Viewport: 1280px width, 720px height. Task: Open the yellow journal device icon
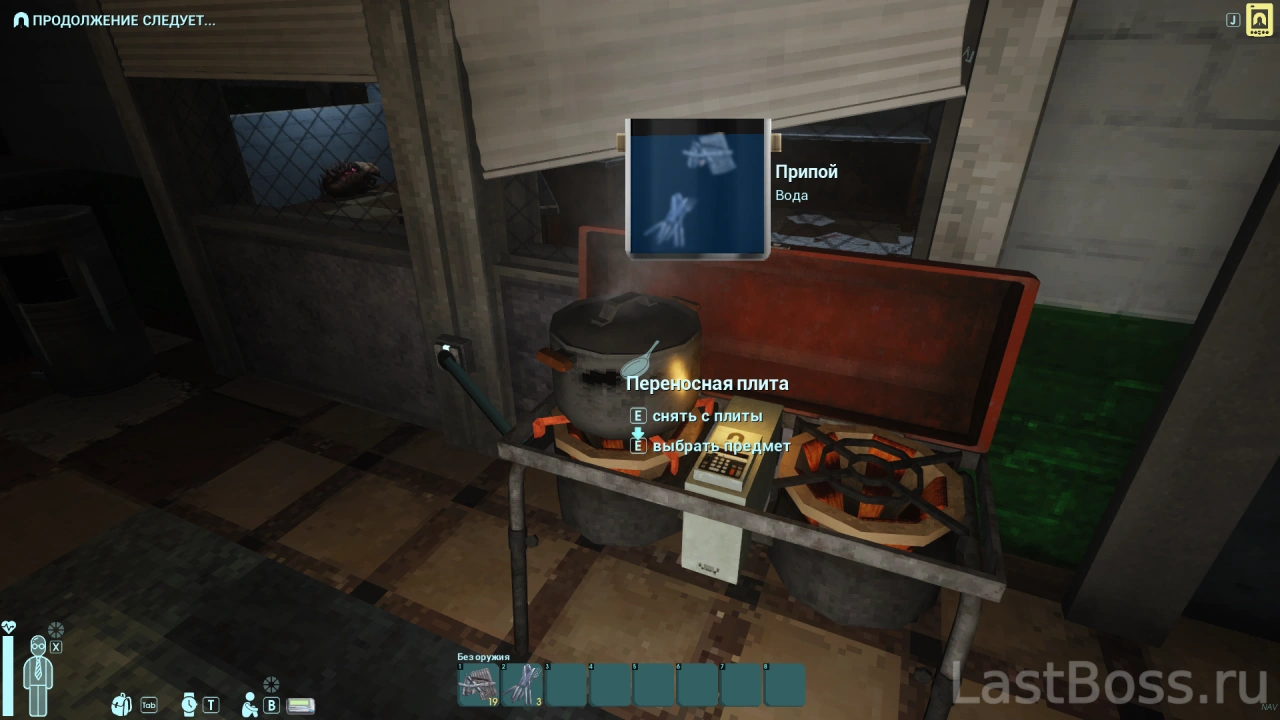tap(1258, 20)
